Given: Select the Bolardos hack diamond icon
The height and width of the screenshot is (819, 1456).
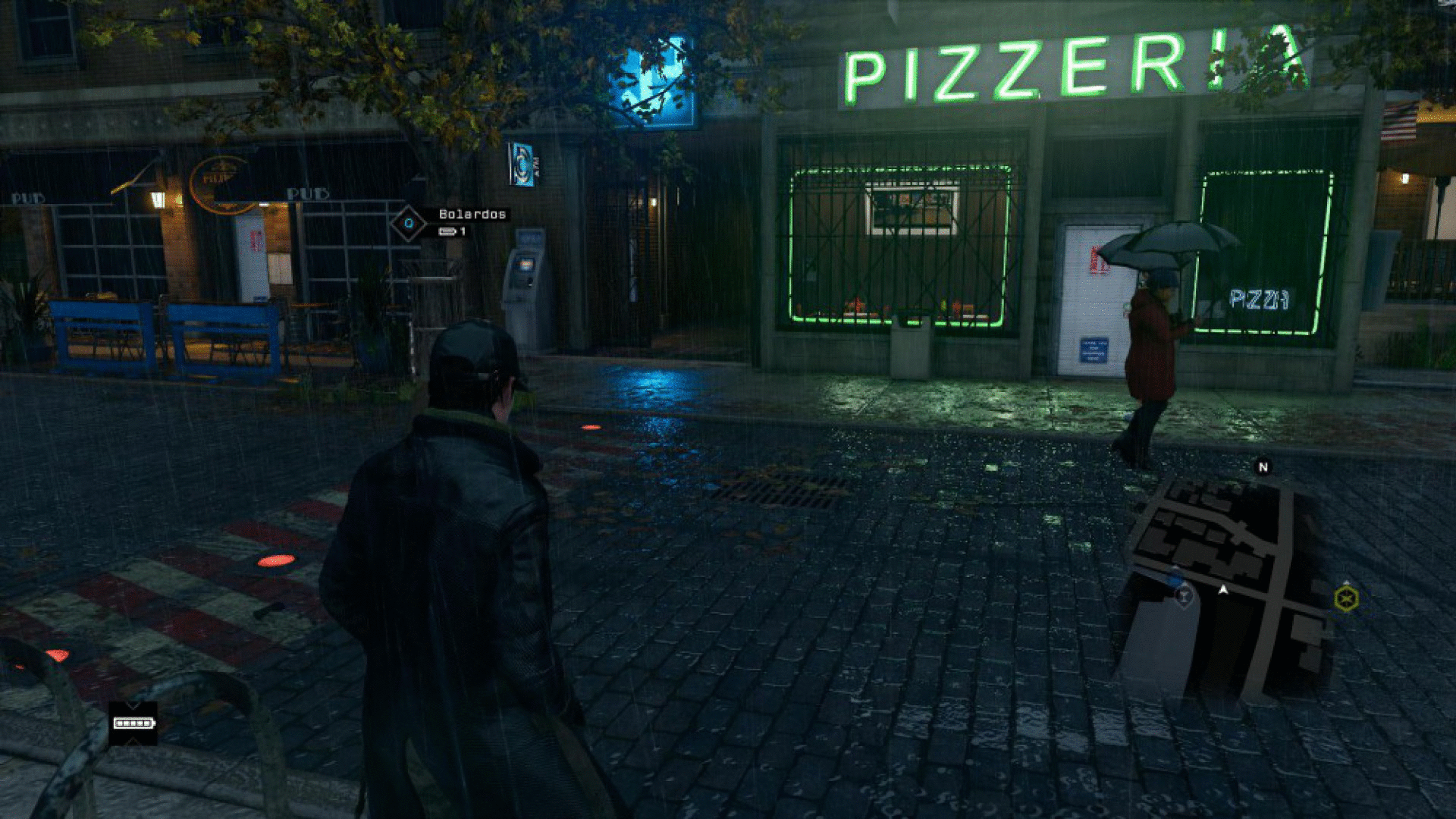Looking at the screenshot, I should [x=409, y=224].
